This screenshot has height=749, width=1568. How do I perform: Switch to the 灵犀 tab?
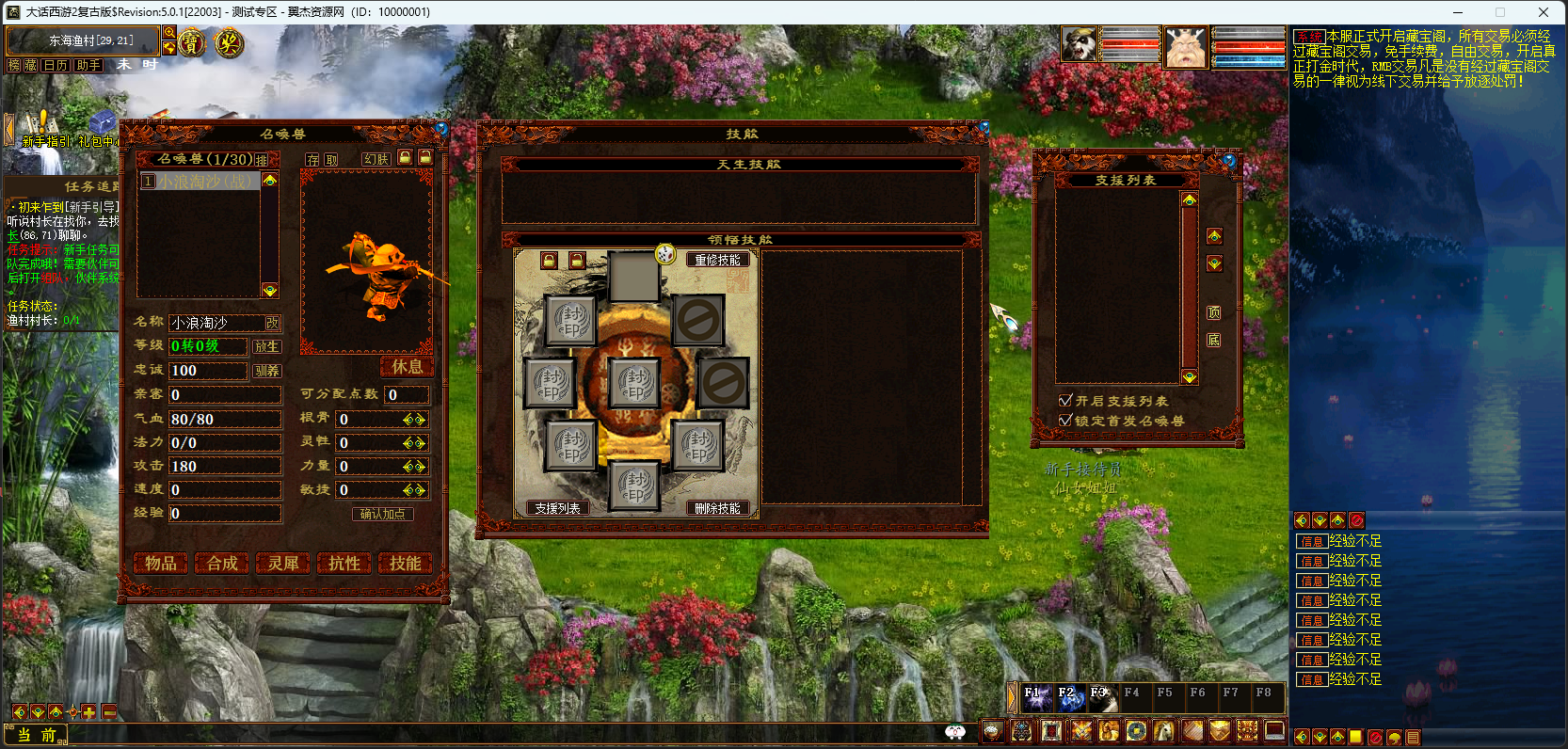point(283,563)
